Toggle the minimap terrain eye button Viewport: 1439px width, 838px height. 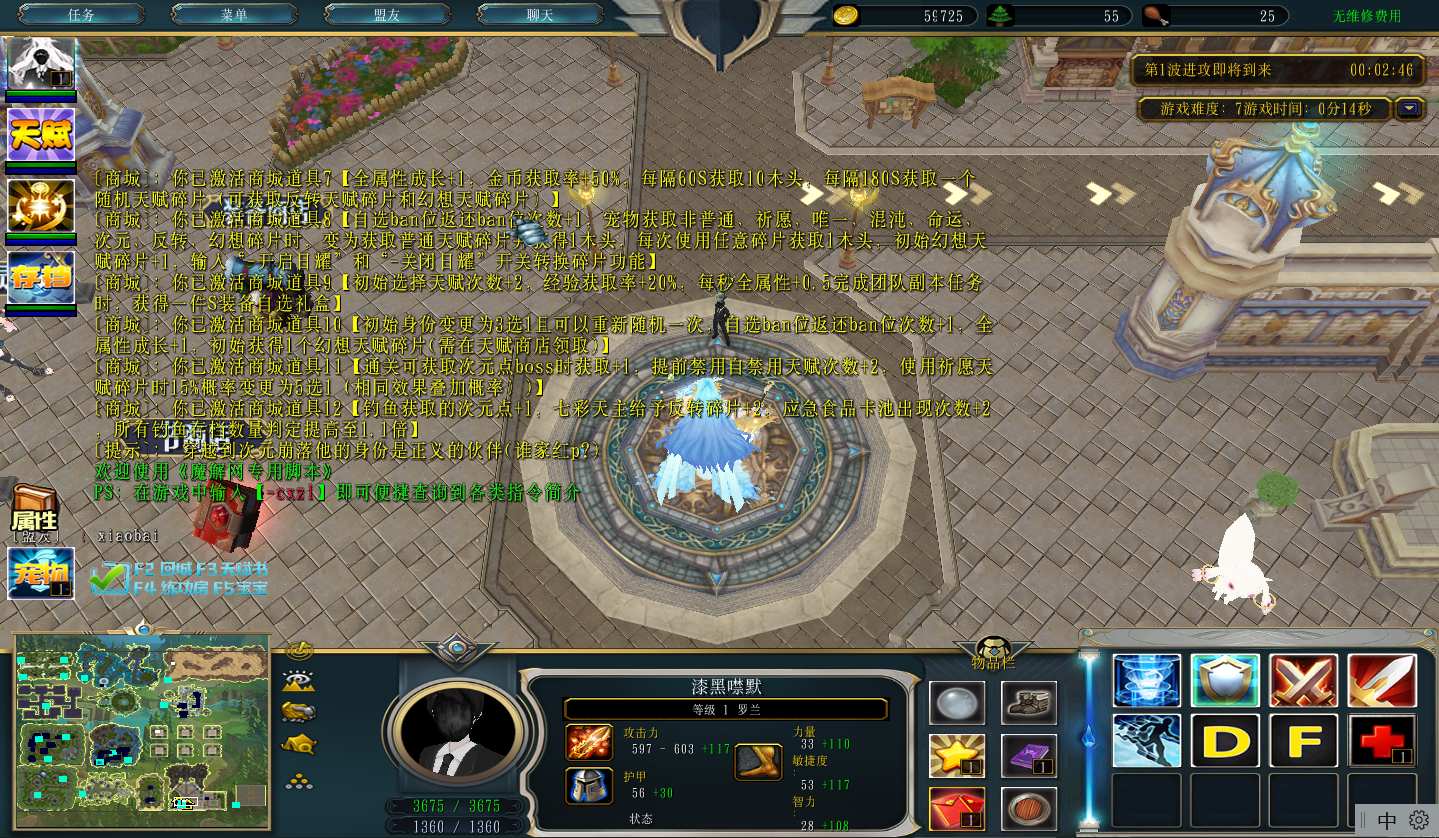(x=299, y=681)
